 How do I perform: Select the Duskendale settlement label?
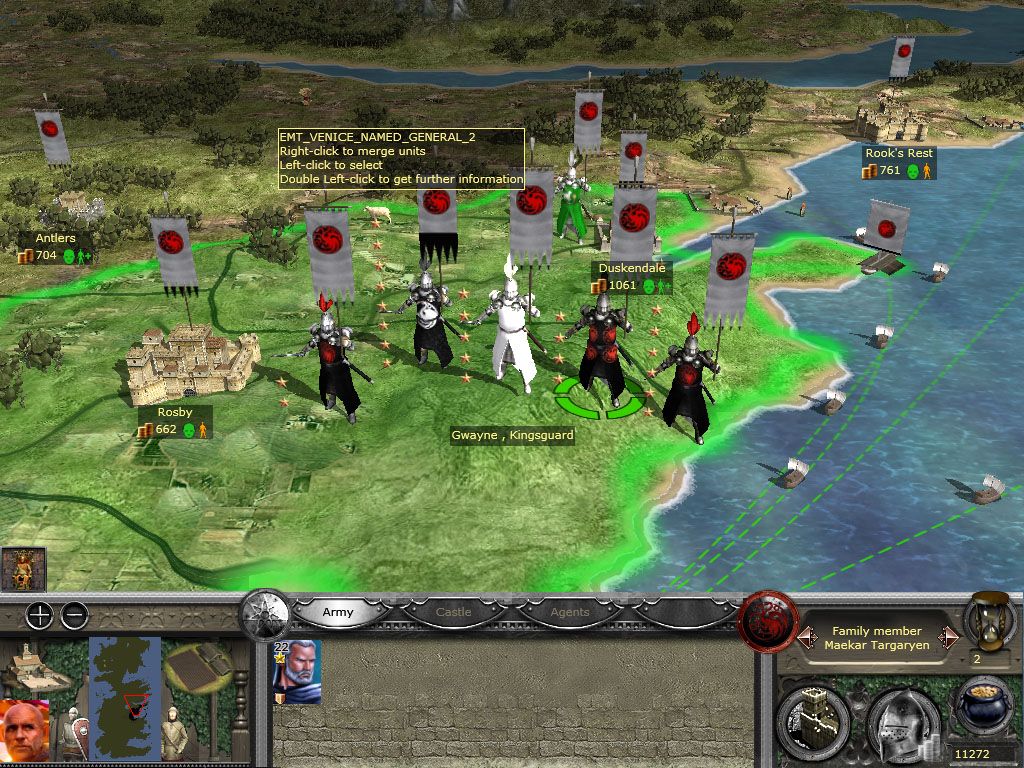[631, 268]
